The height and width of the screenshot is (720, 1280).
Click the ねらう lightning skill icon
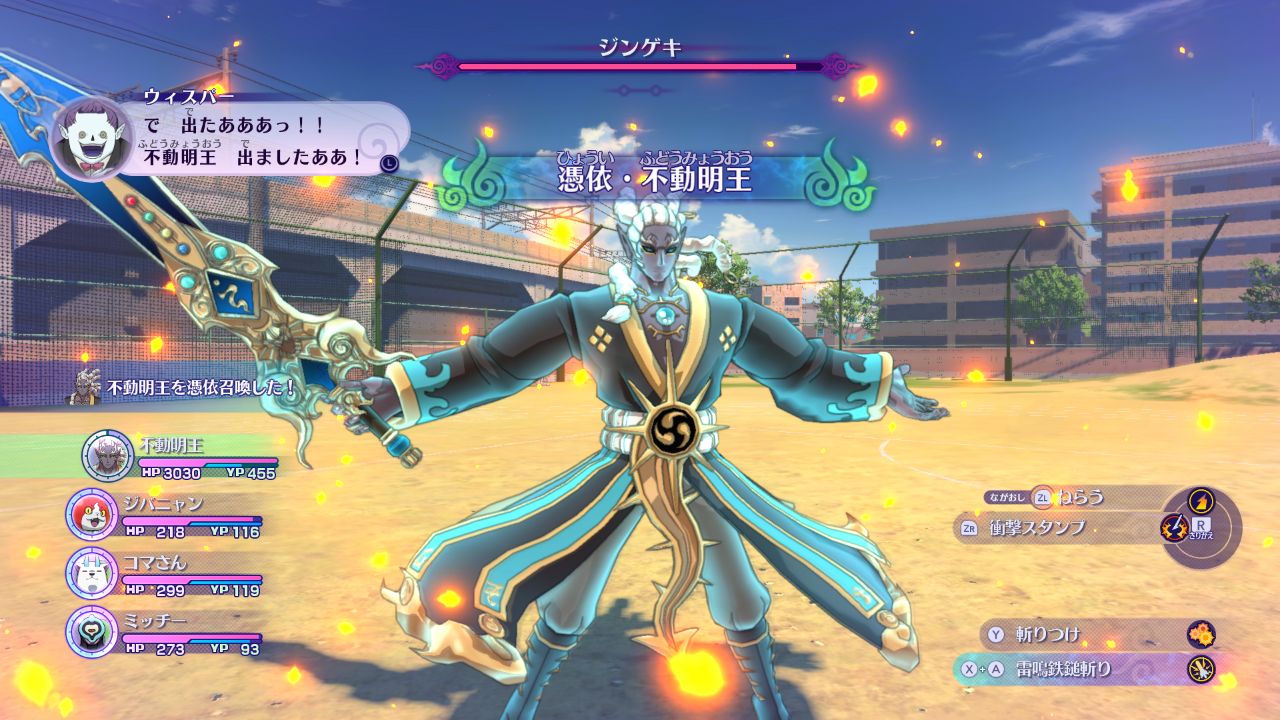click(1200, 499)
